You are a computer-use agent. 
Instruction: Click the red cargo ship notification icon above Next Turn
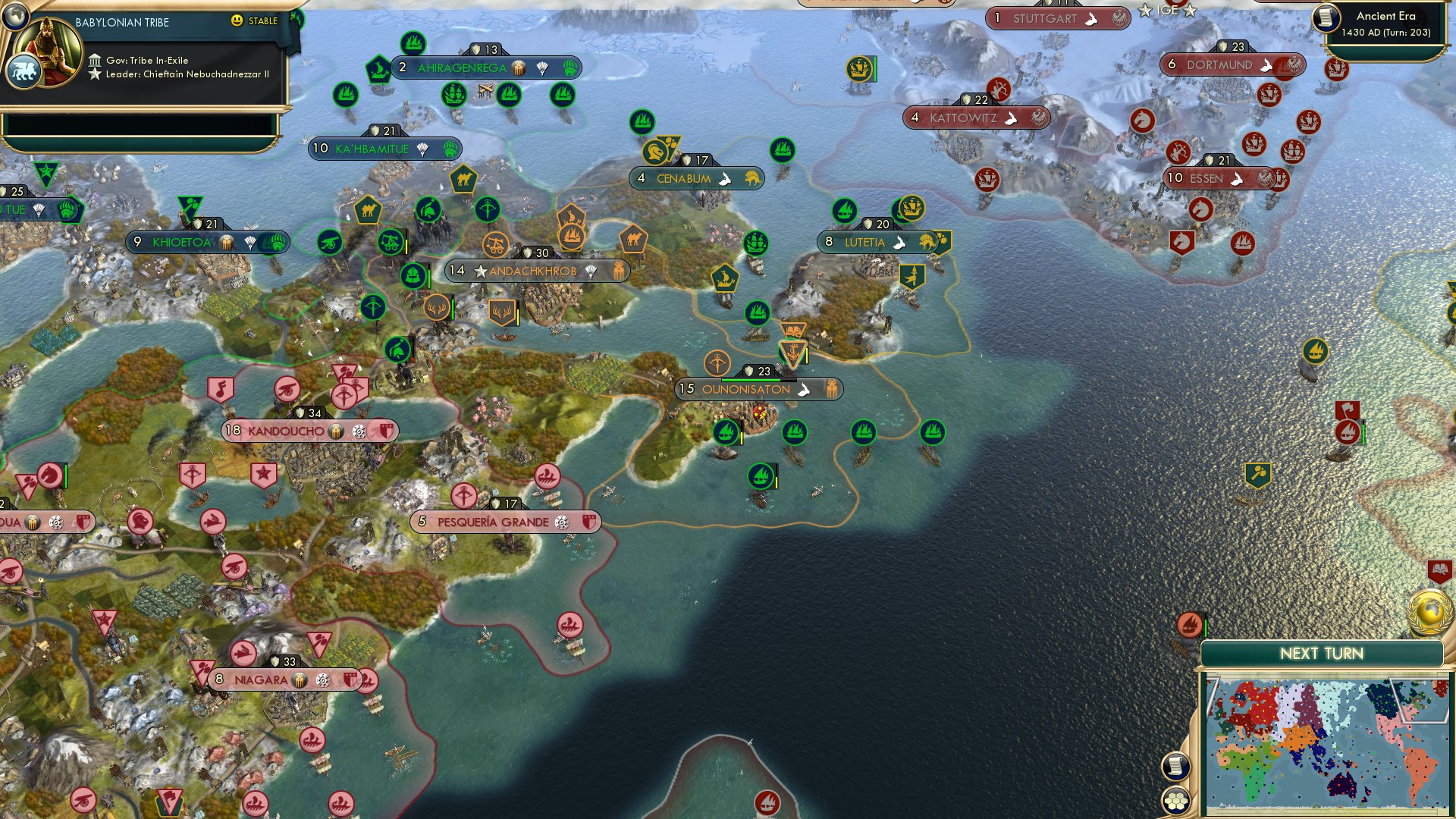coord(1189,624)
